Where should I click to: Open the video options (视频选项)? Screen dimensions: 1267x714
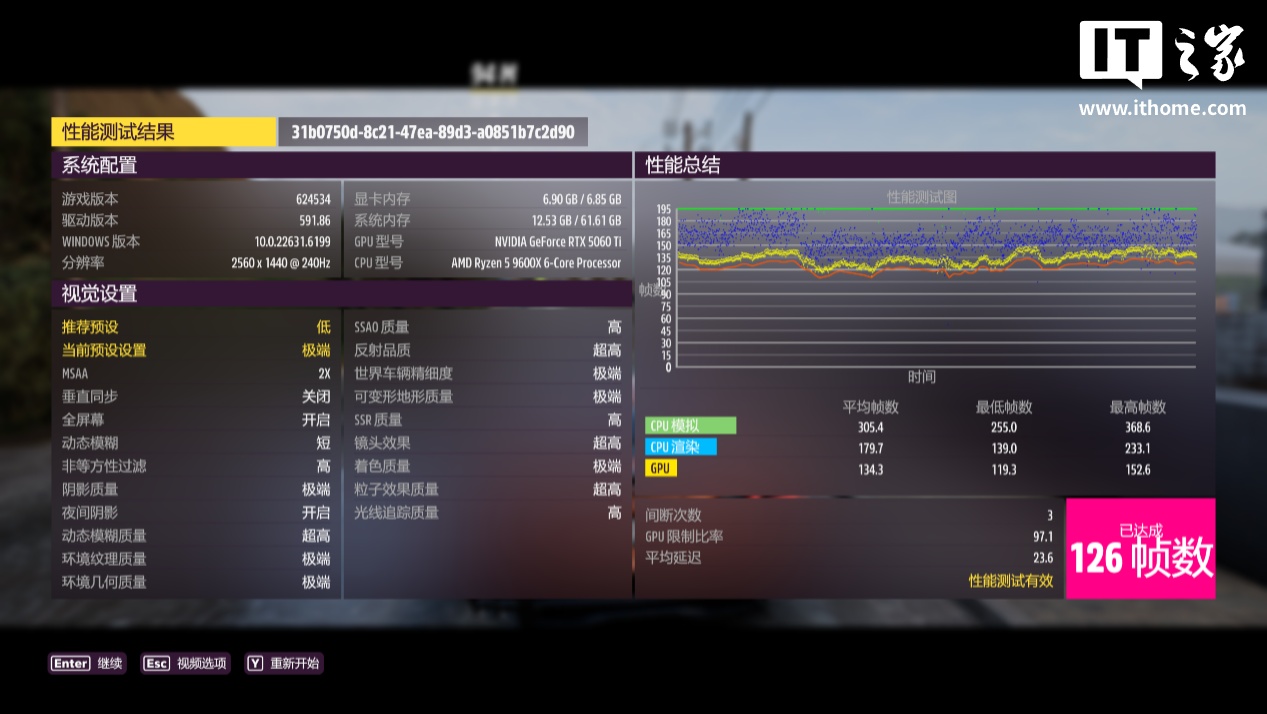[186, 663]
